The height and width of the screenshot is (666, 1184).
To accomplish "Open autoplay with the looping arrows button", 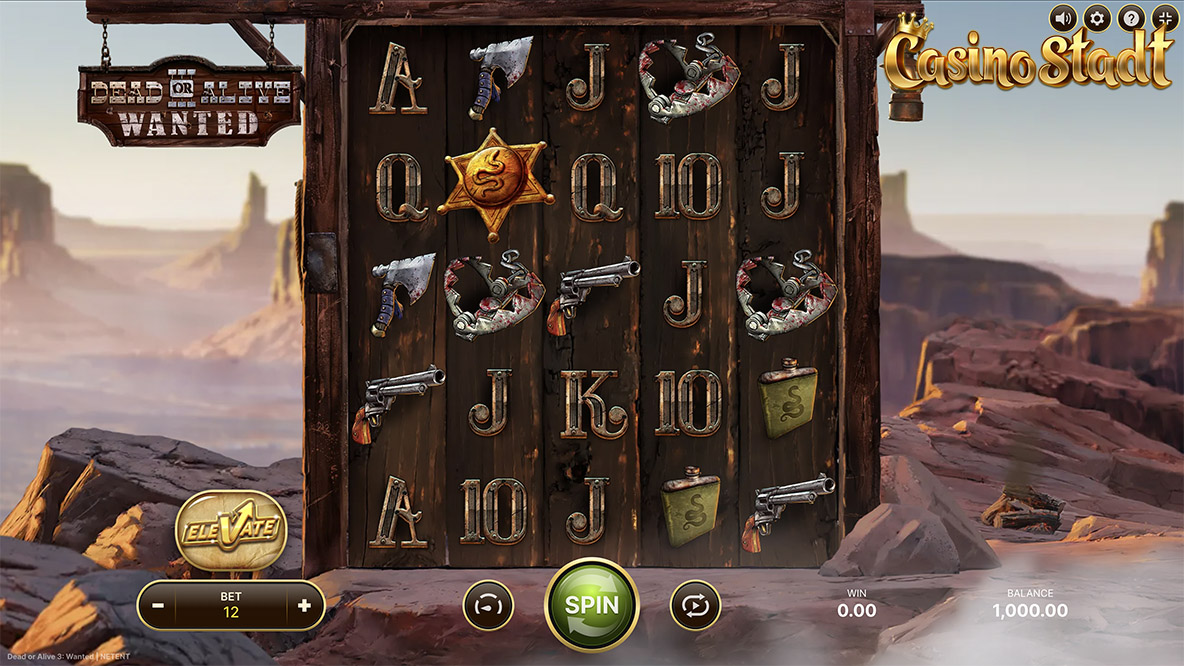I will pos(695,605).
